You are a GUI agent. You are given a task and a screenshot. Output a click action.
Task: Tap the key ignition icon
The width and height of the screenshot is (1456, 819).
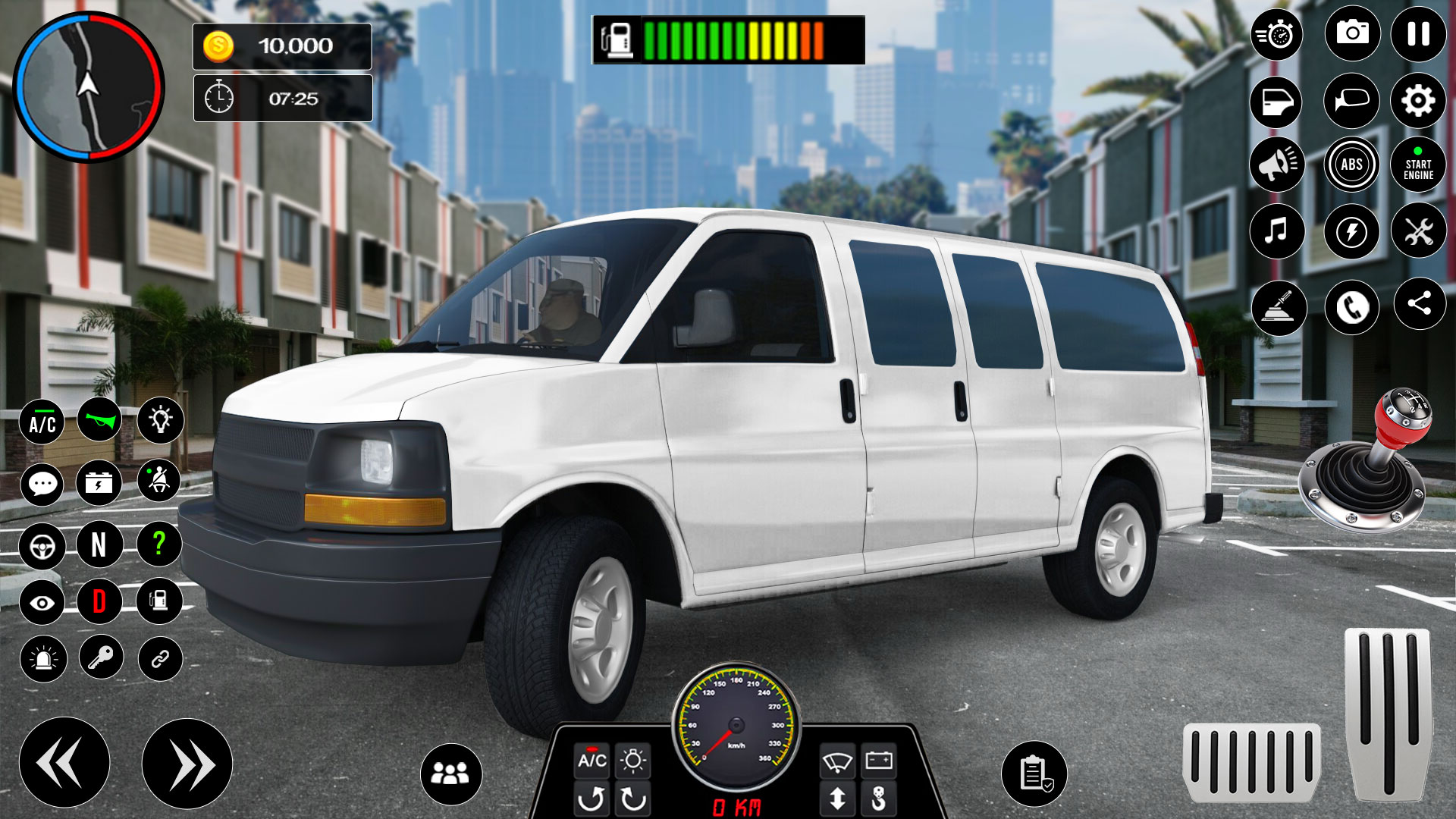[101, 657]
